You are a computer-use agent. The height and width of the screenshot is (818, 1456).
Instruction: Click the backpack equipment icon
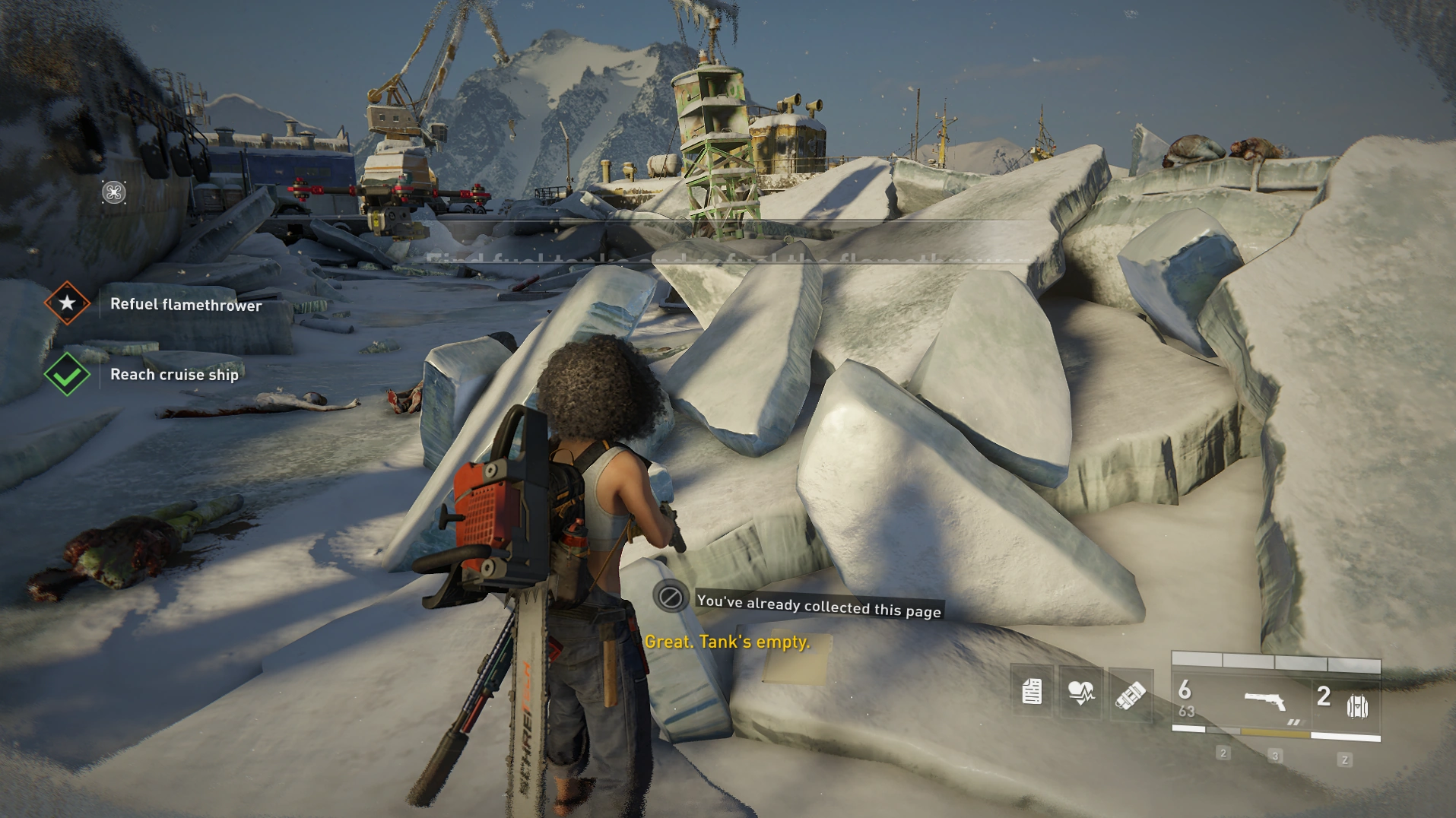click(1357, 706)
